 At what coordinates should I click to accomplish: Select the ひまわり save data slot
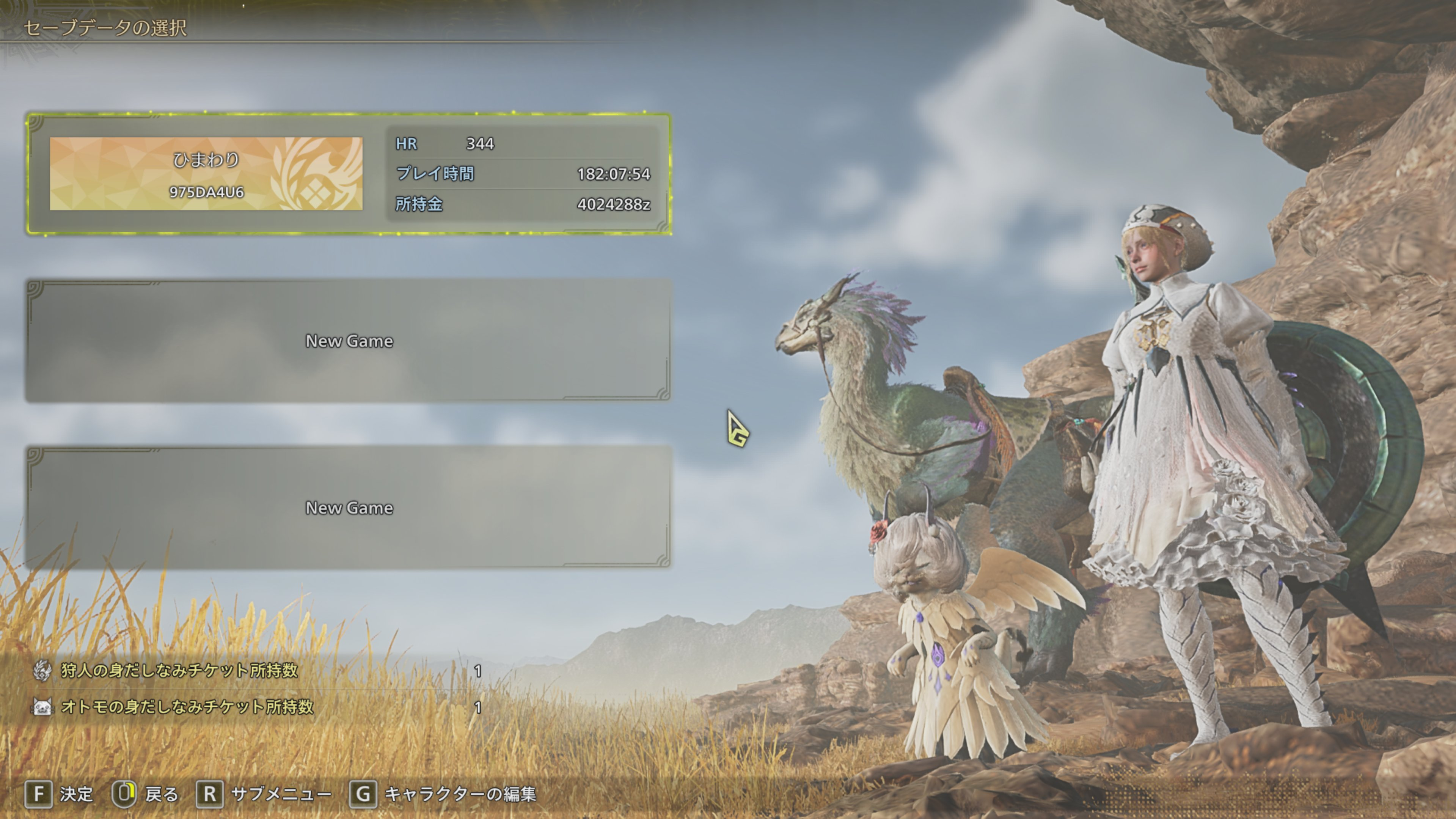click(x=348, y=173)
